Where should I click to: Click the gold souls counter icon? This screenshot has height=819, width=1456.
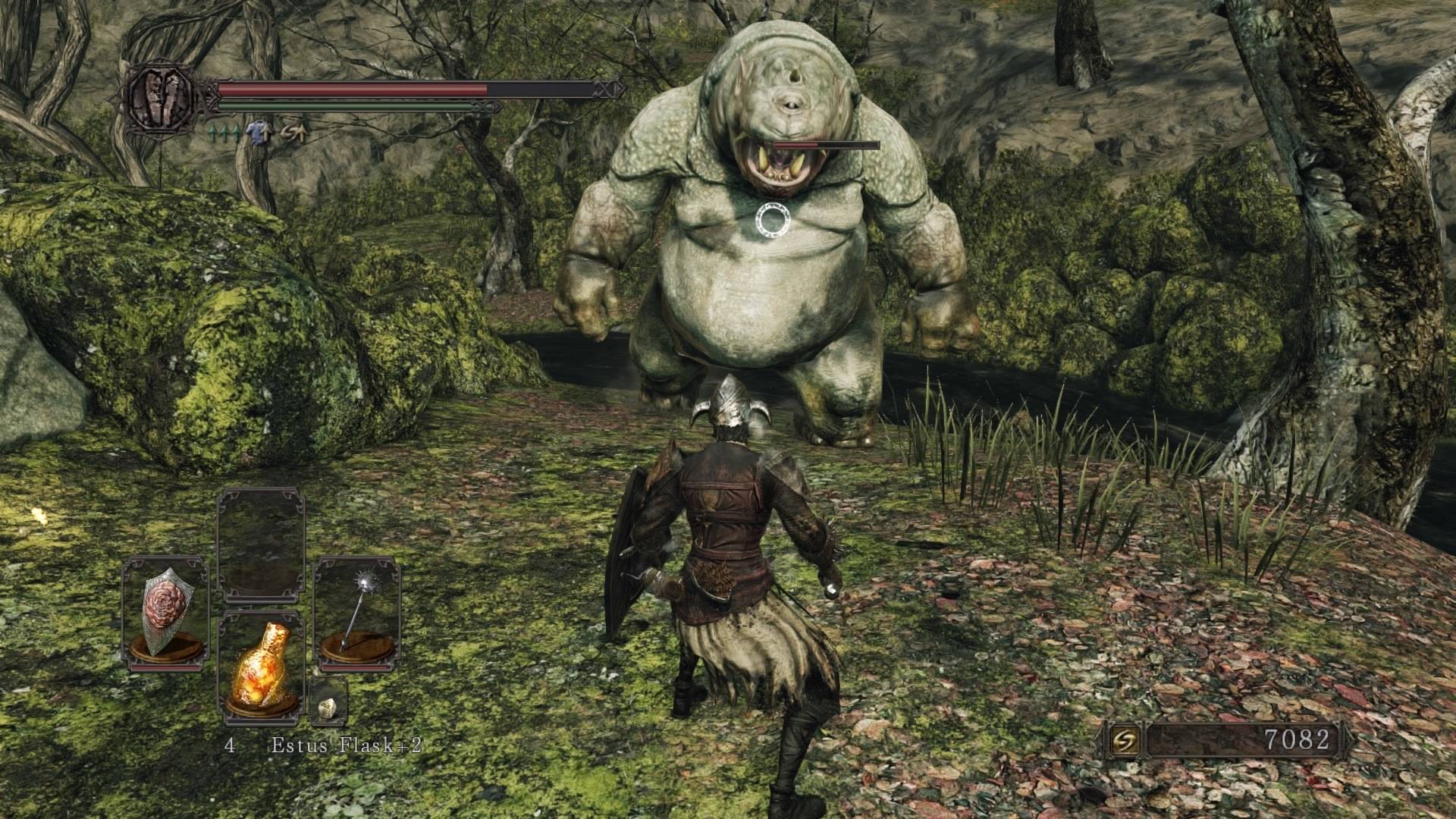(1123, 740)
